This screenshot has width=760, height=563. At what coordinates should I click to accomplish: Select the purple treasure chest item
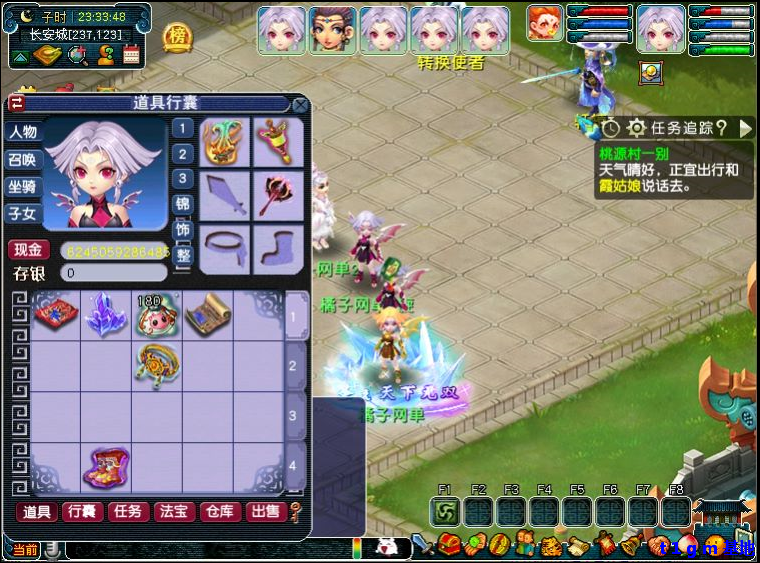pyautogui.click(x=105, y=467)
